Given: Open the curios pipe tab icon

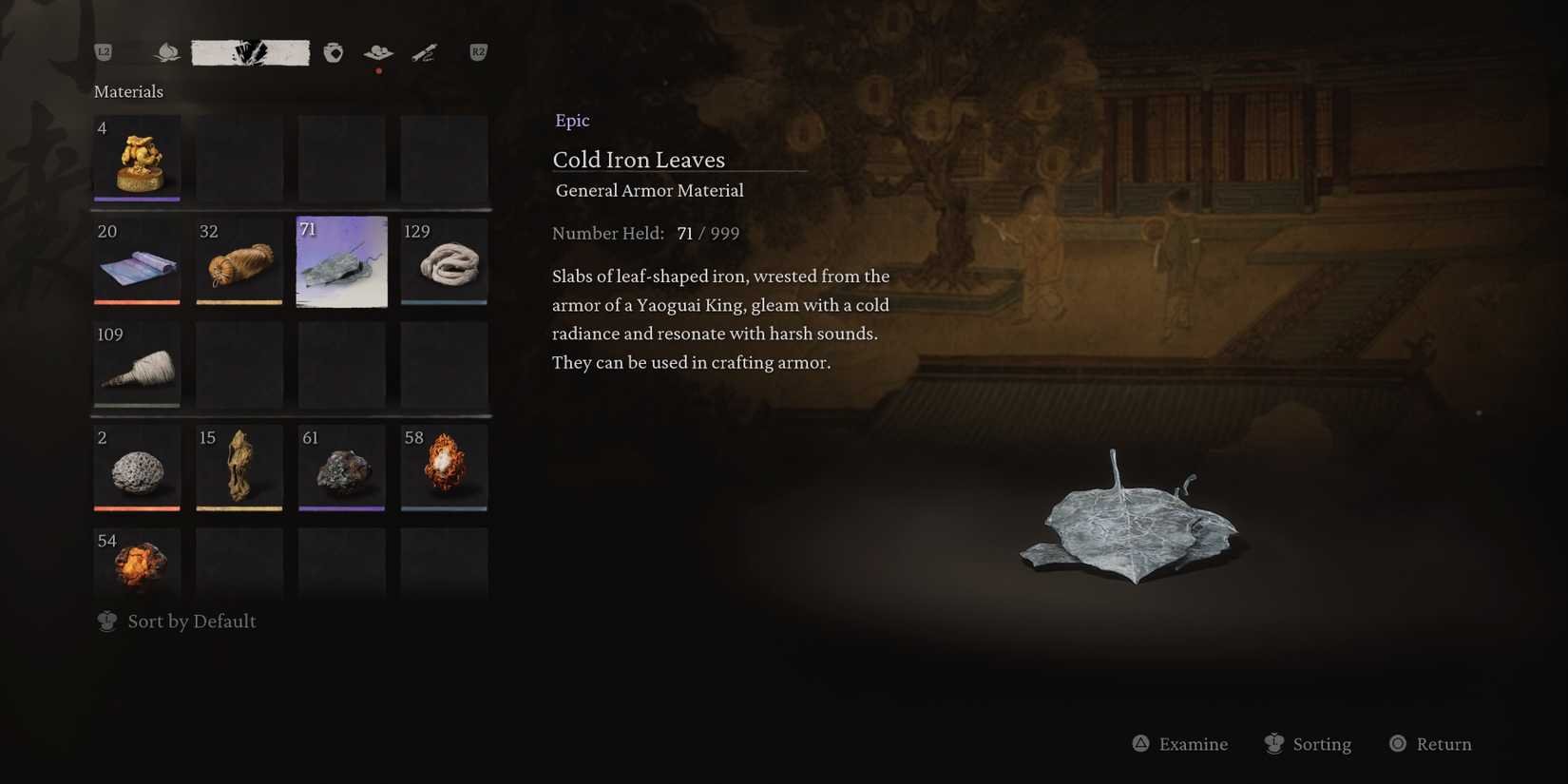Looking at the screenshot, I should 425,52.
